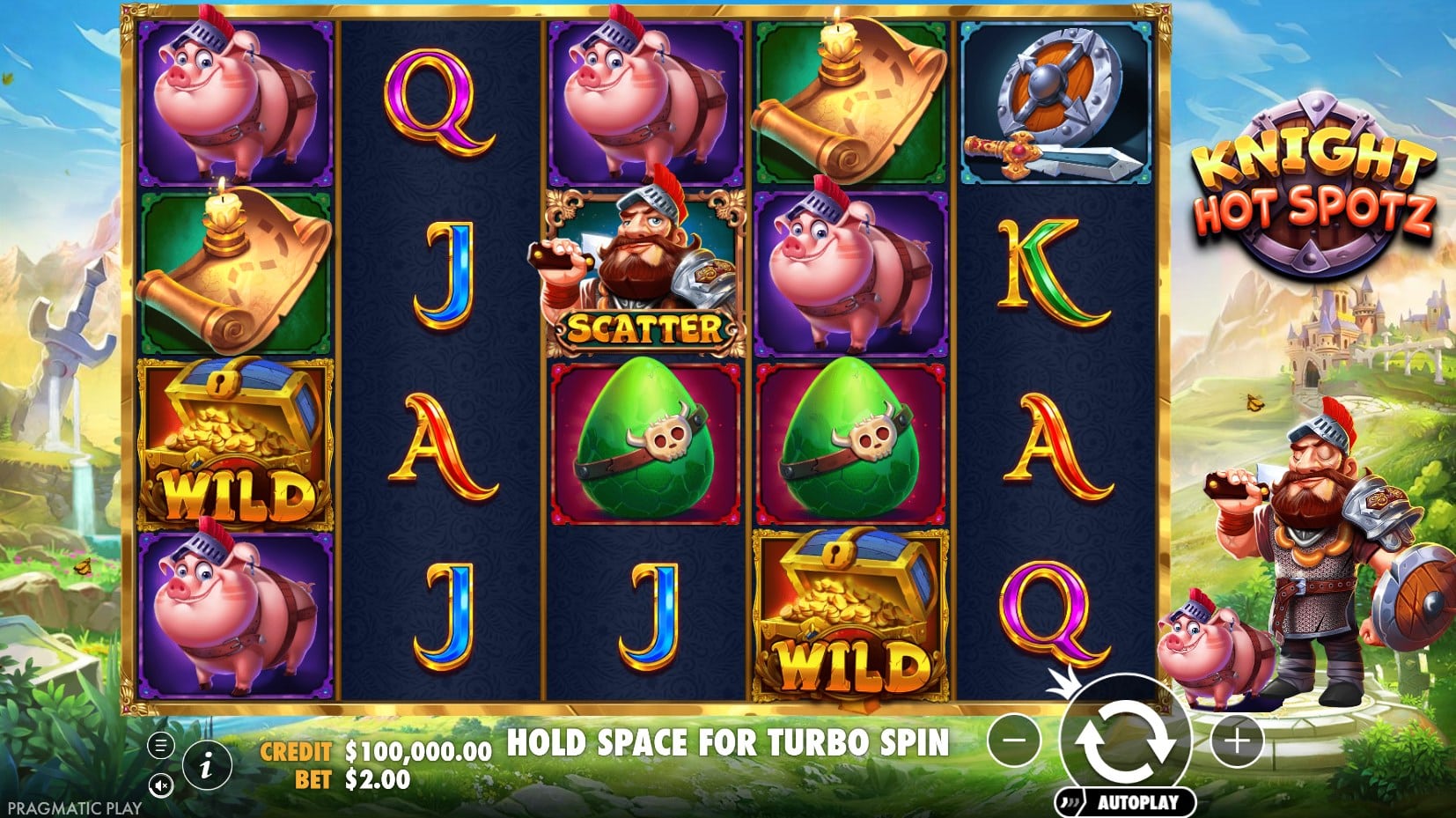
Task: Increase the bet with the plus button
Action: (x=1237, y=740)
